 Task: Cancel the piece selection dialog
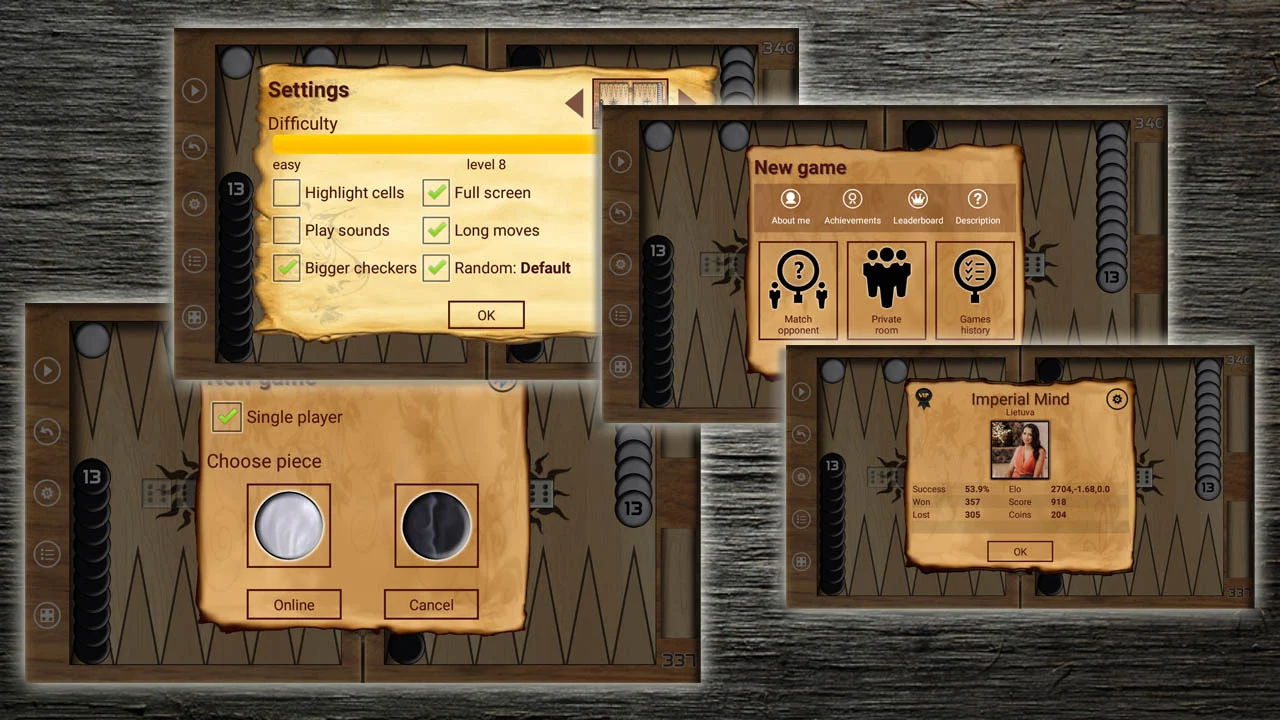(431, 604)
